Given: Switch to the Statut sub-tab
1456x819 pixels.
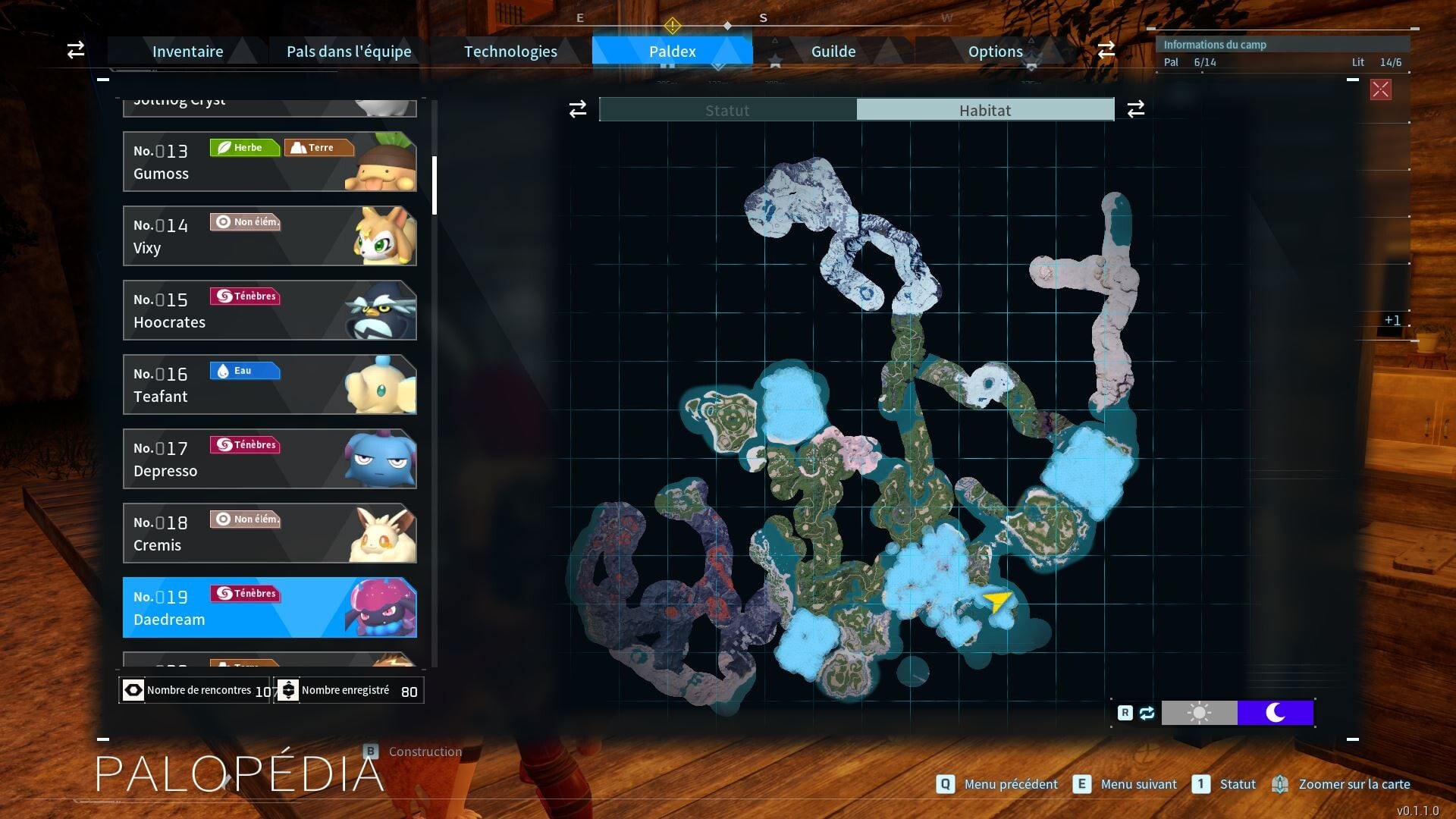Looking at the screenshot, I should (x=727, y=110).
